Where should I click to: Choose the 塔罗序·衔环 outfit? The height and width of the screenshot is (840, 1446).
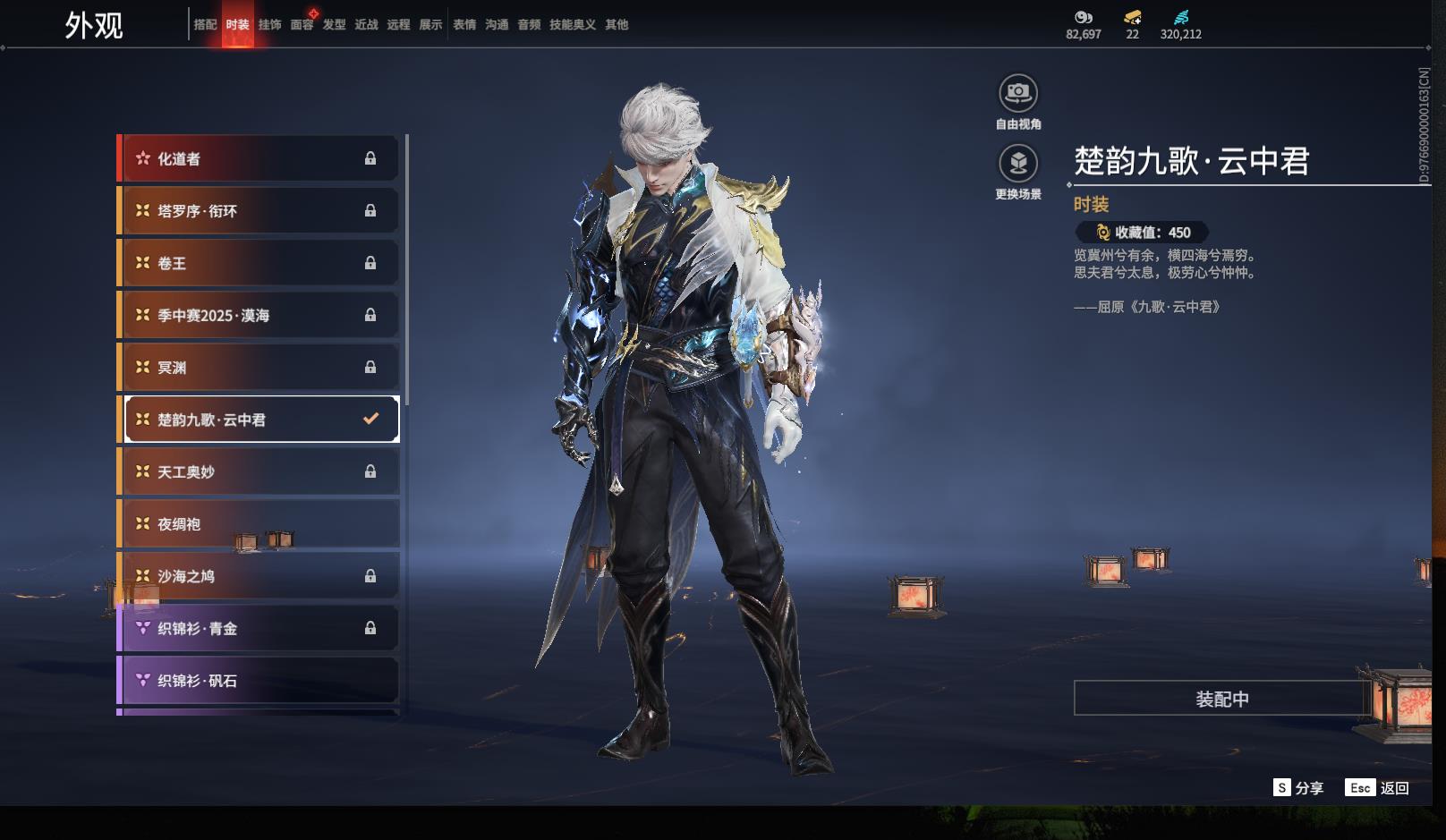click(x=259, y=211)
